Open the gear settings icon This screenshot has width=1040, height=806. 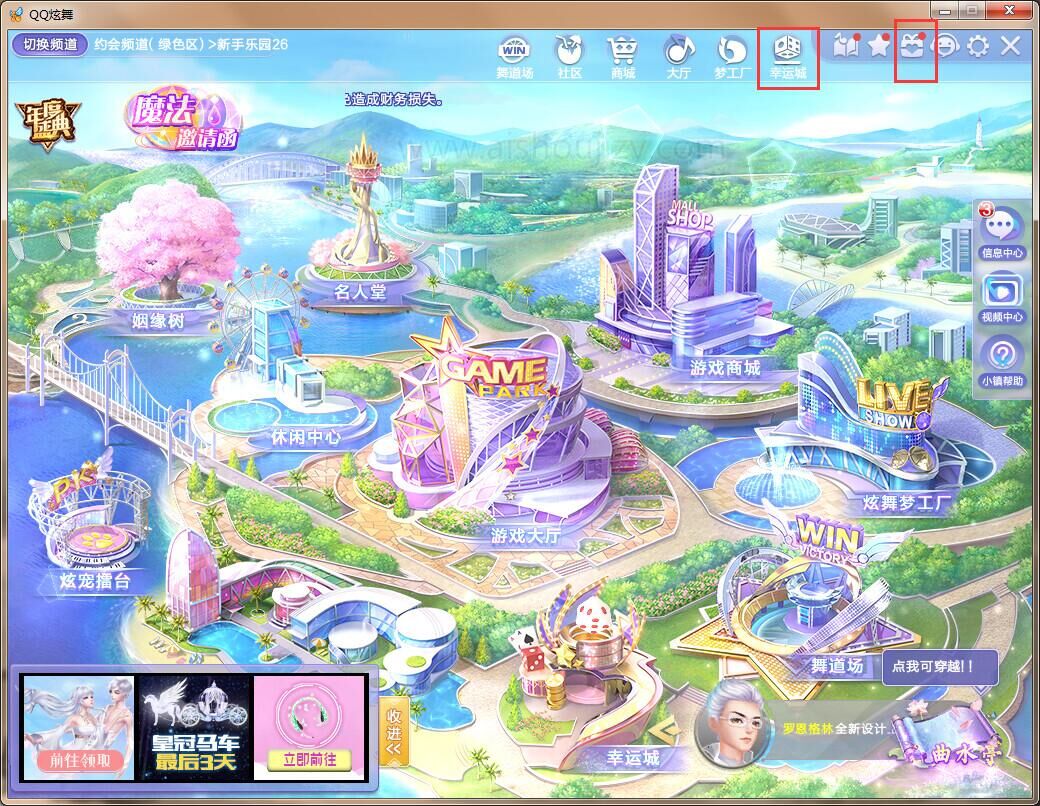[x=978, y=46]
